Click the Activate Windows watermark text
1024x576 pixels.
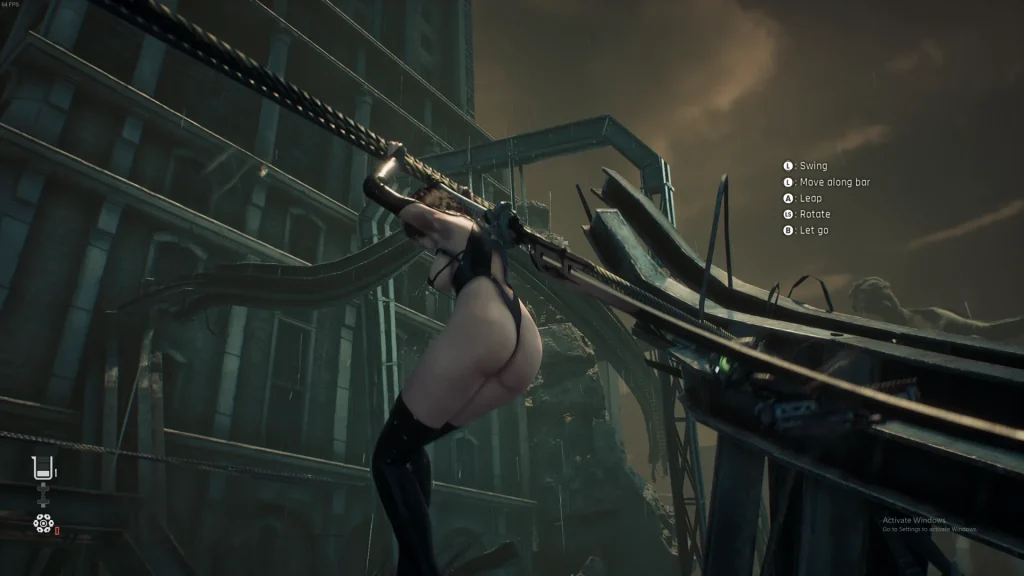pyautogui.click(x=914, y=520)
